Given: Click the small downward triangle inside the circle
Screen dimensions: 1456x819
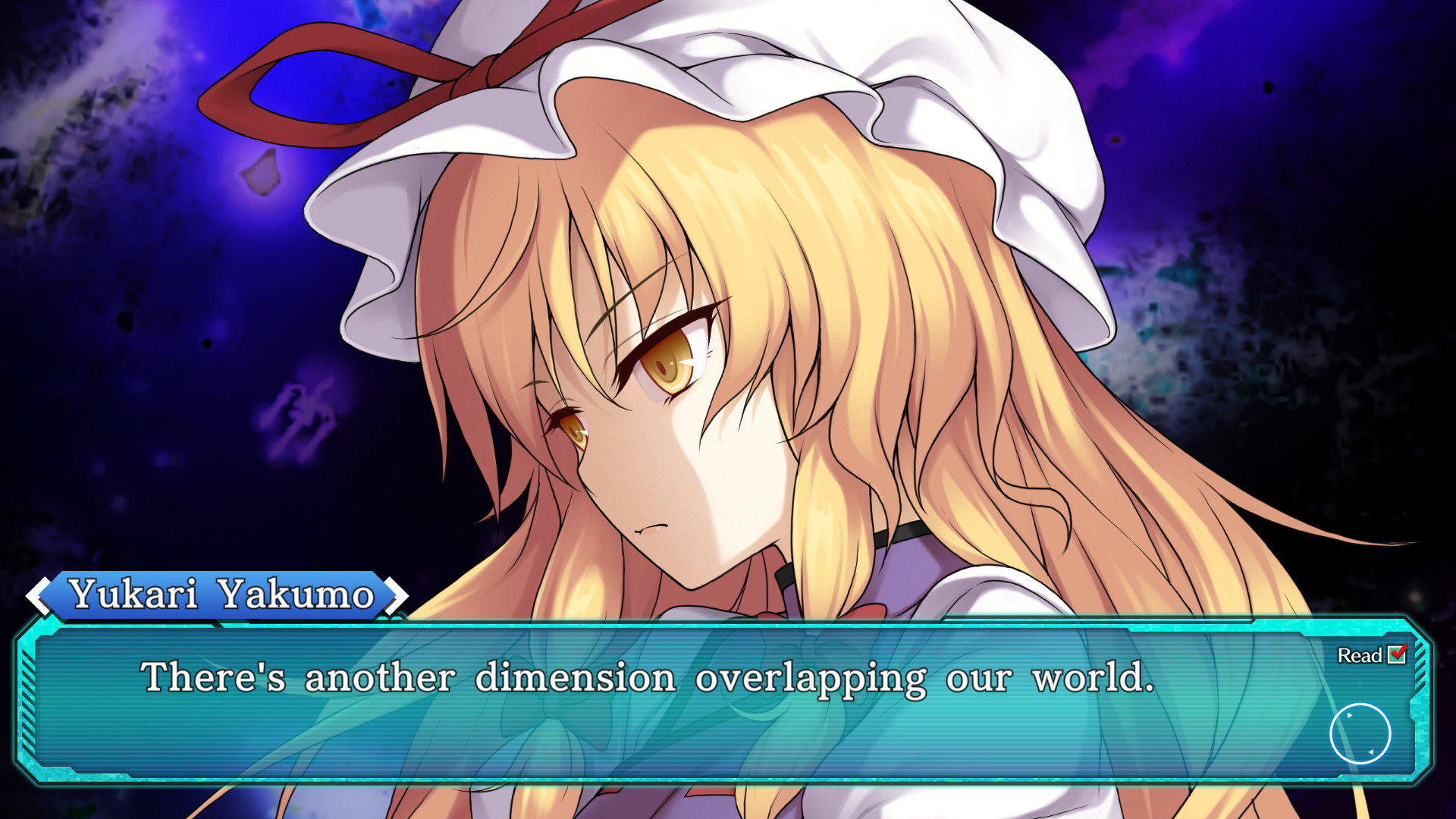Looking at the screenshot, I should pos(1372,752).
